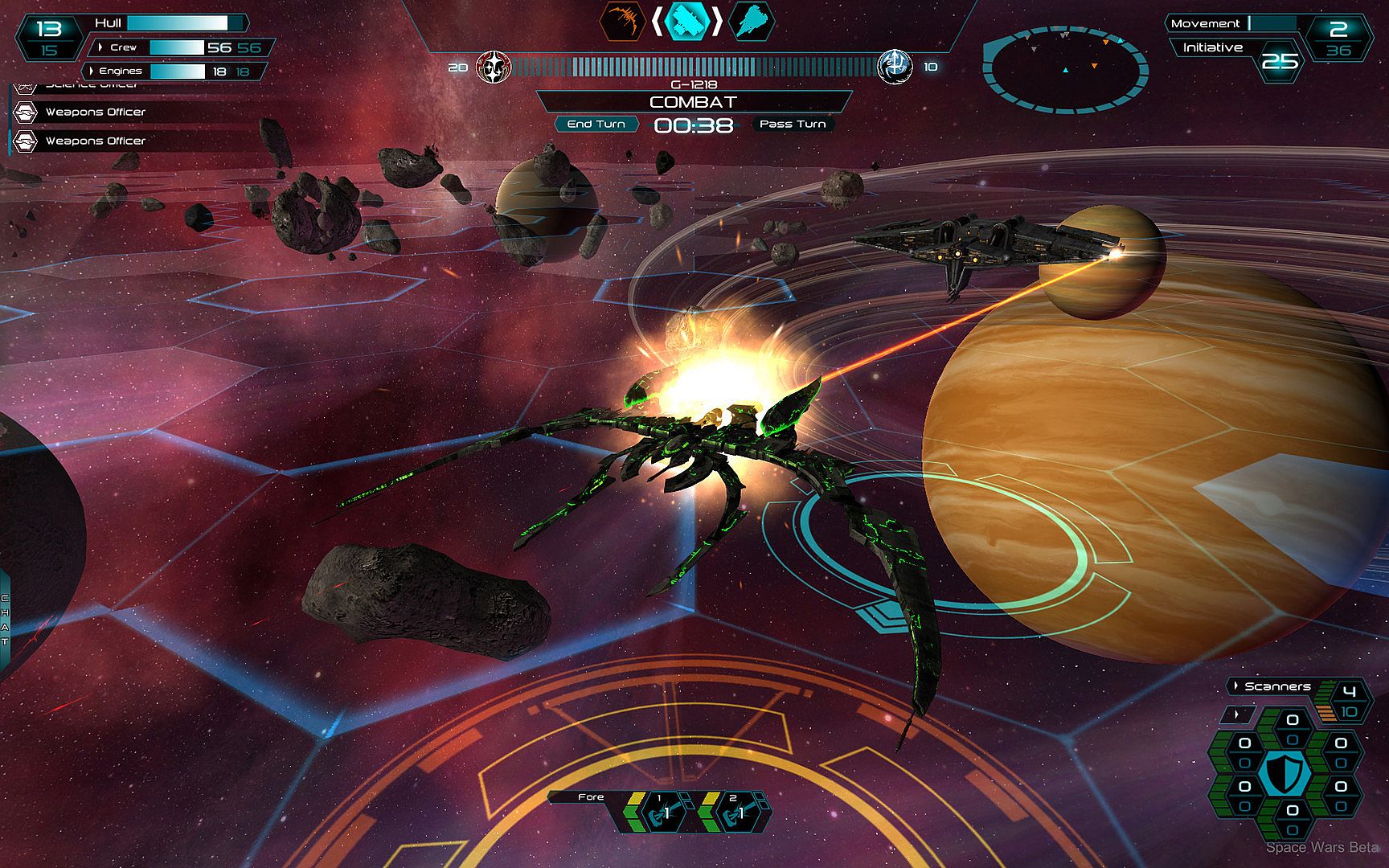Select the third ship icon in turn order
This screenshot has width=1389, height=868.
click(x=752, y=21)
